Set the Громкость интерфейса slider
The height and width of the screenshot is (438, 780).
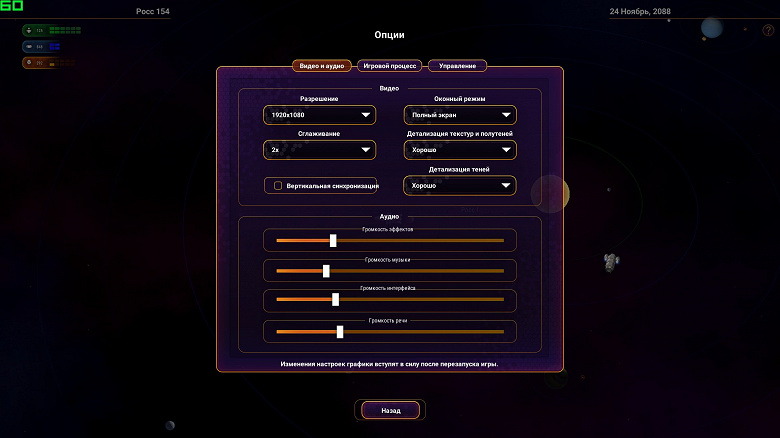(x=335, y=299)
